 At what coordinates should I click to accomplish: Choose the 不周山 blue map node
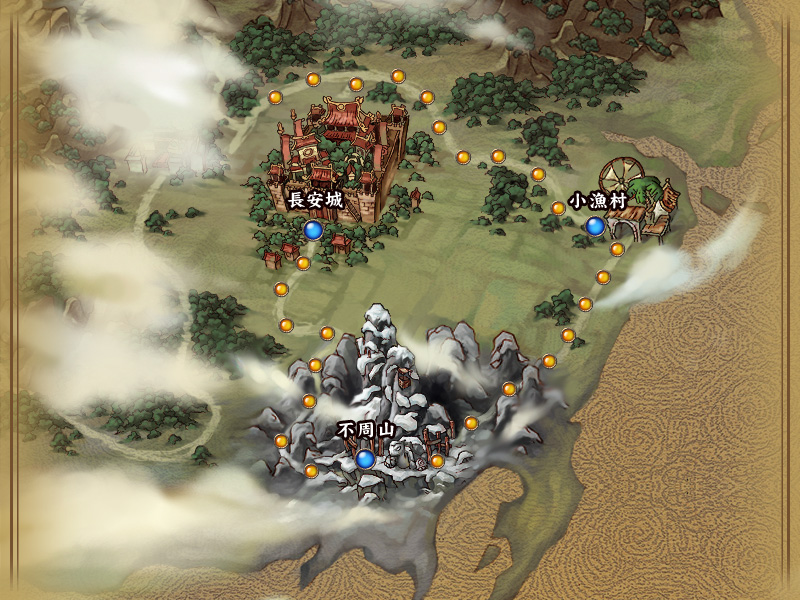(x=365, y=459)
